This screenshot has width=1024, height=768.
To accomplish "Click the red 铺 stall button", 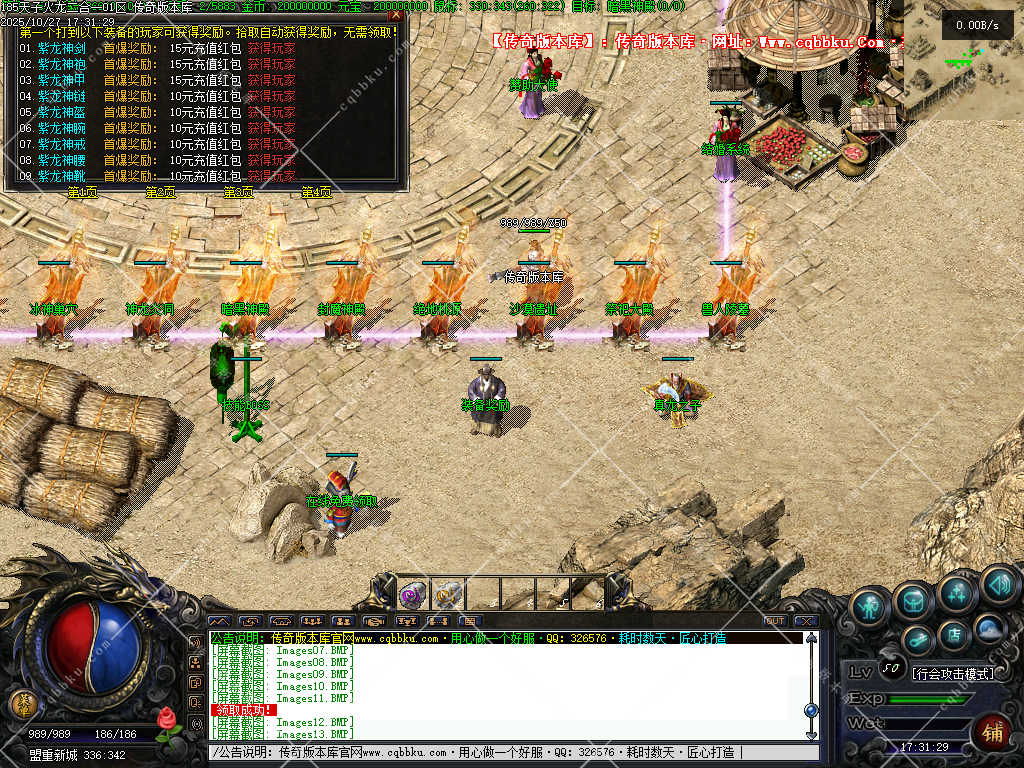I will pyautogui.click(x=992, y=730).
